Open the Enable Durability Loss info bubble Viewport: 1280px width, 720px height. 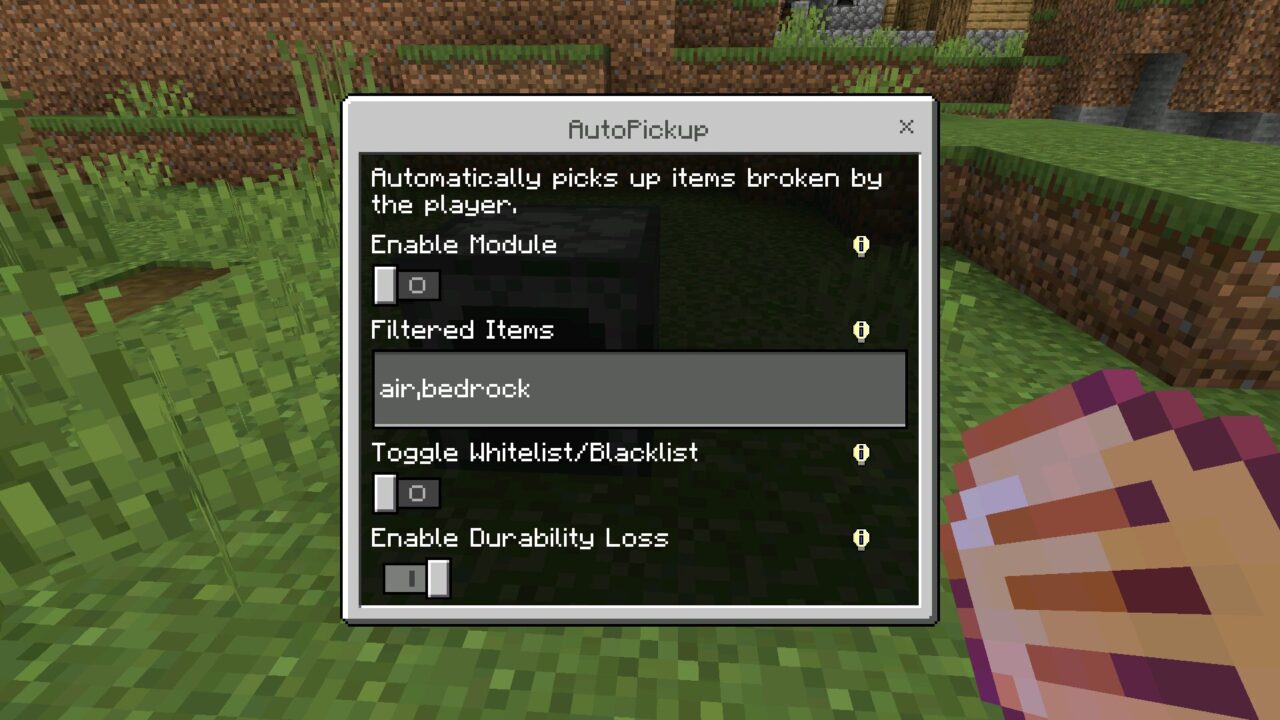pos(861,538)
